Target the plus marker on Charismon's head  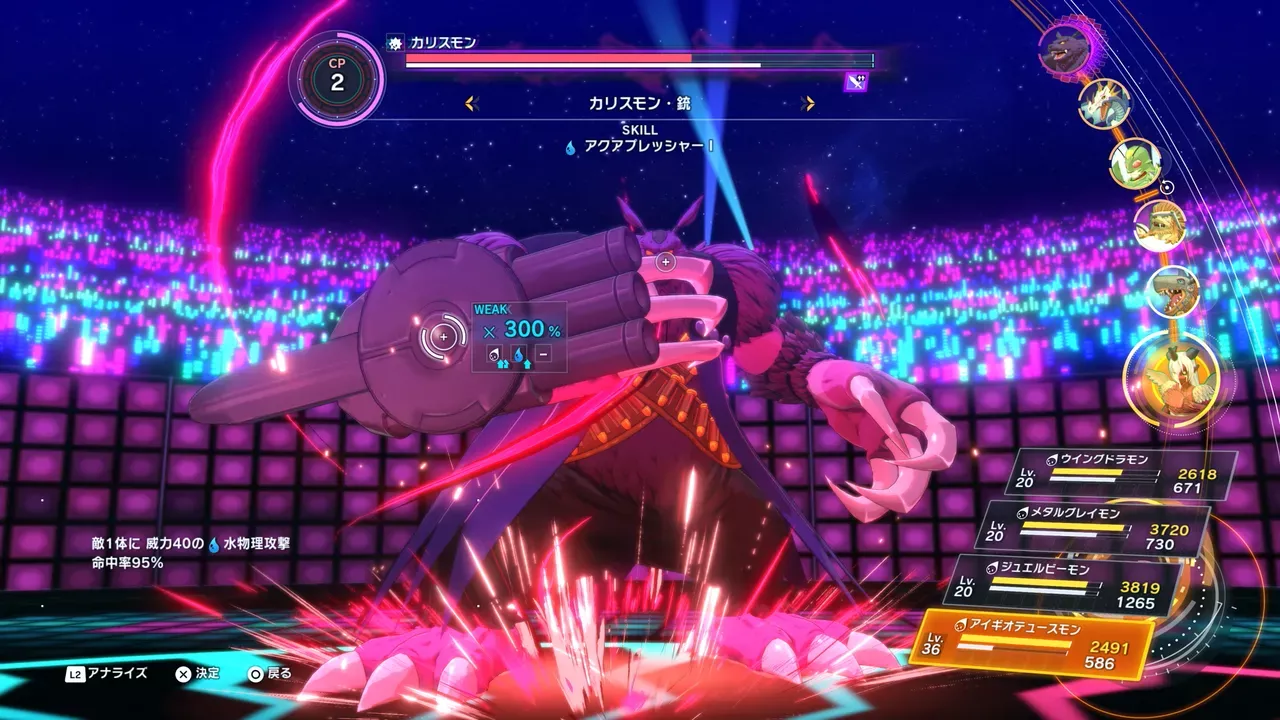[x=666, y=262]
